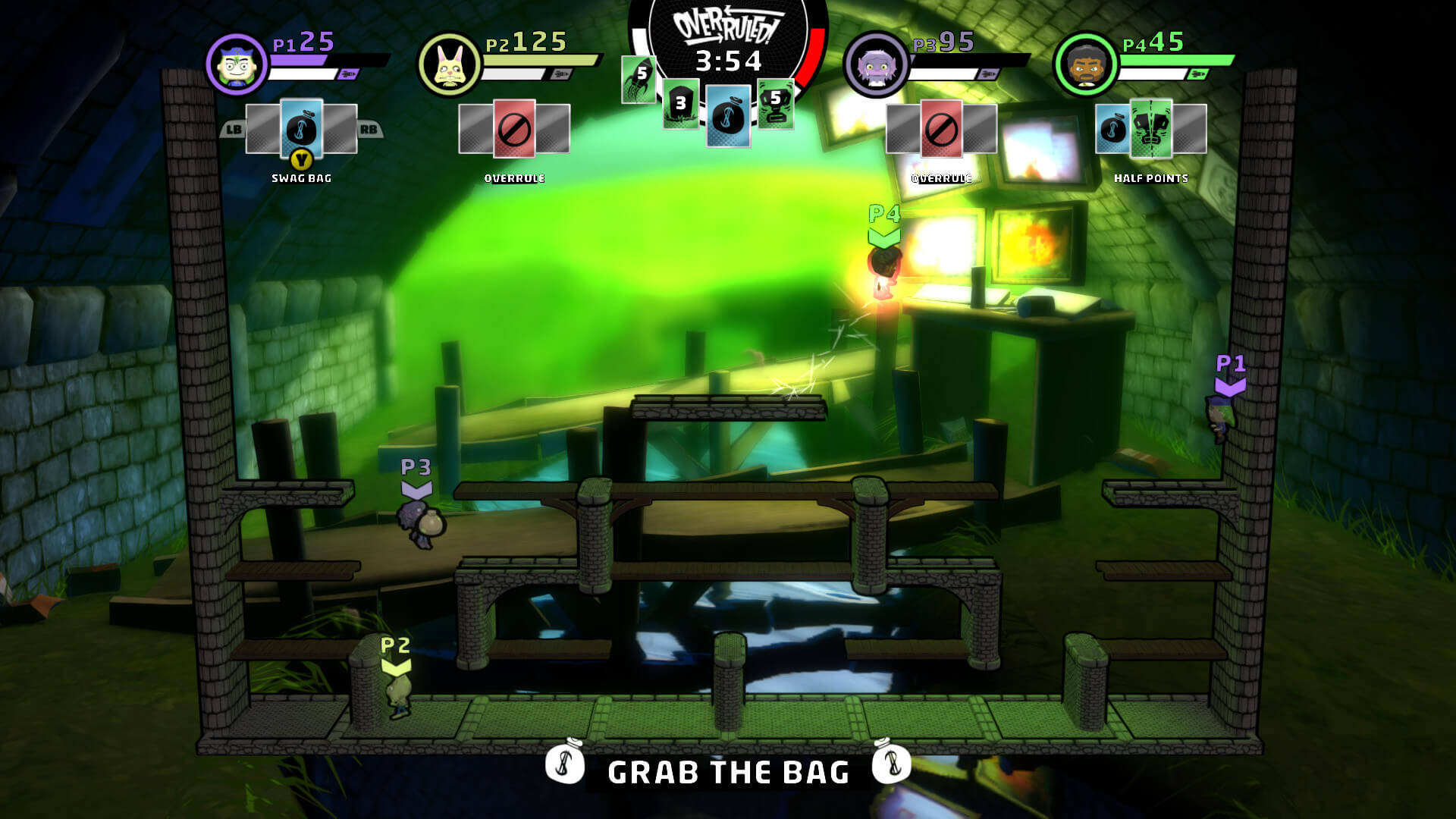Click P2's bunny character portrait
Image resolution: width=1456 pixels, height=819 pixels.
[x=449, y=64]
